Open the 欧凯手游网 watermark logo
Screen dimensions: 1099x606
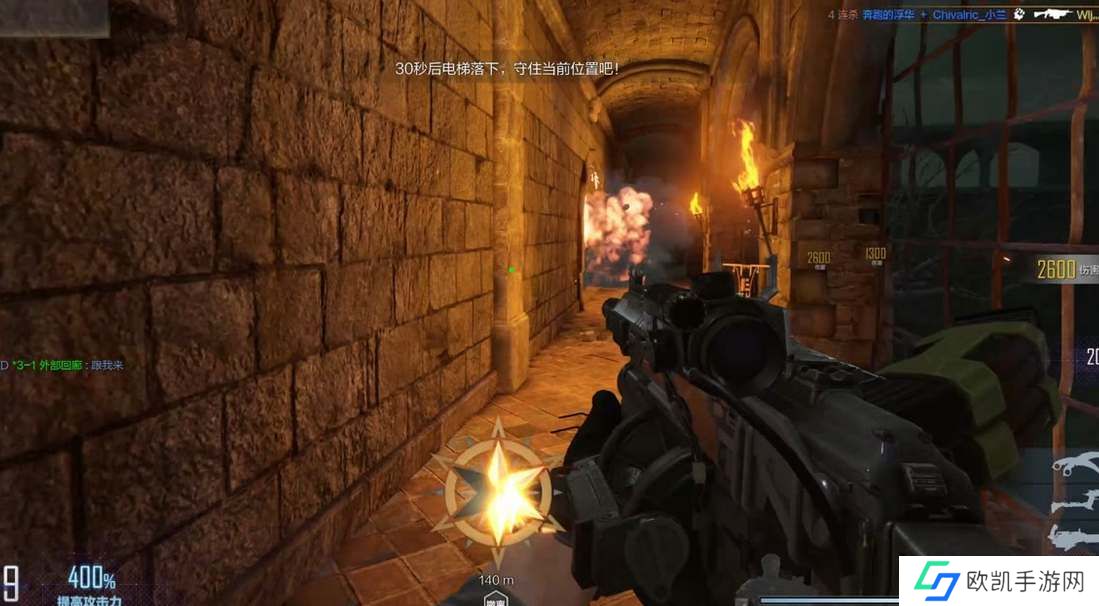tap(998, 582)
